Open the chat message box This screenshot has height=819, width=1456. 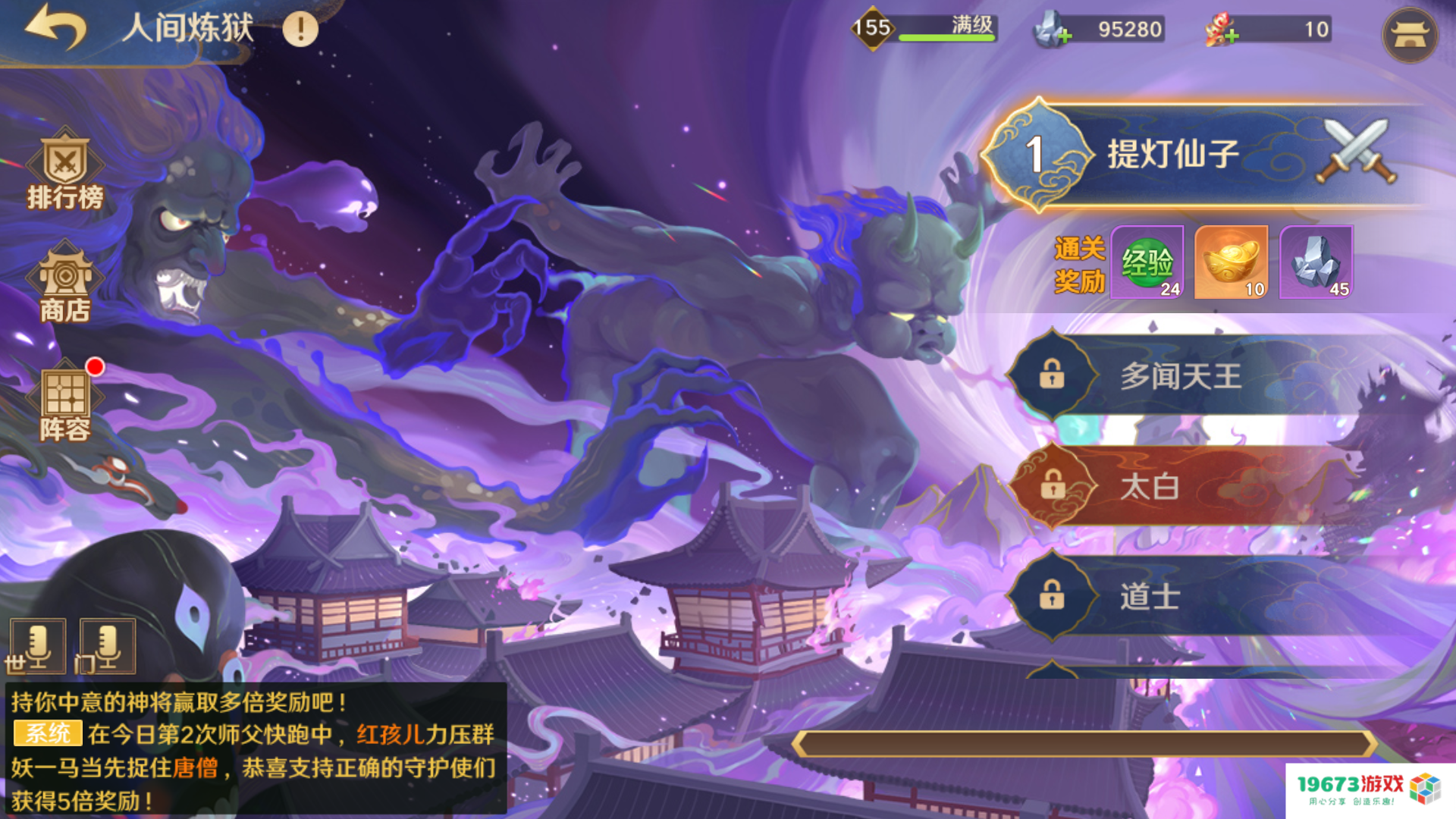[255, 749]
